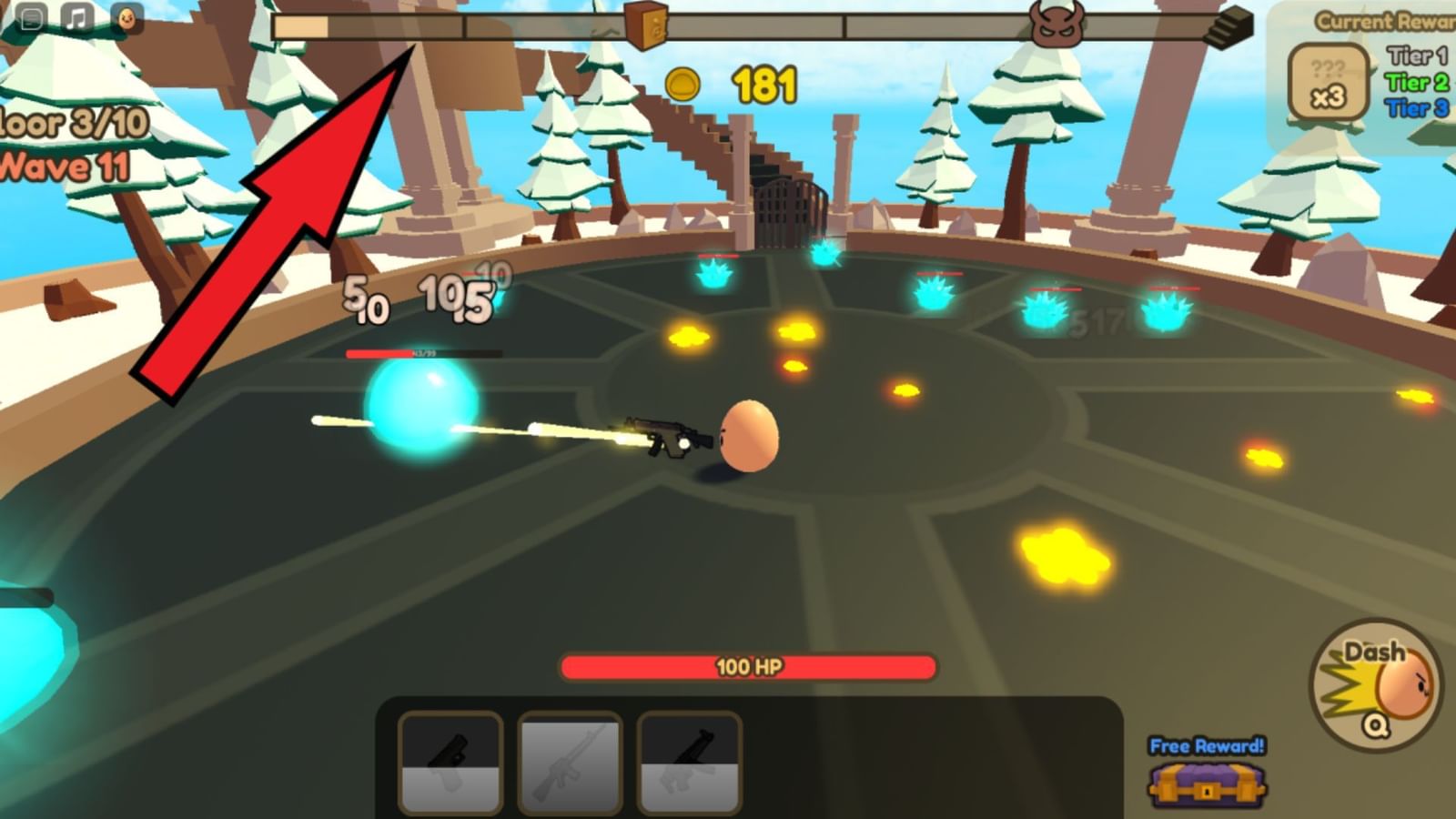Mute the music note icon top-left
The width and height of the screenshot is (1456, 819).
(76, 17)
